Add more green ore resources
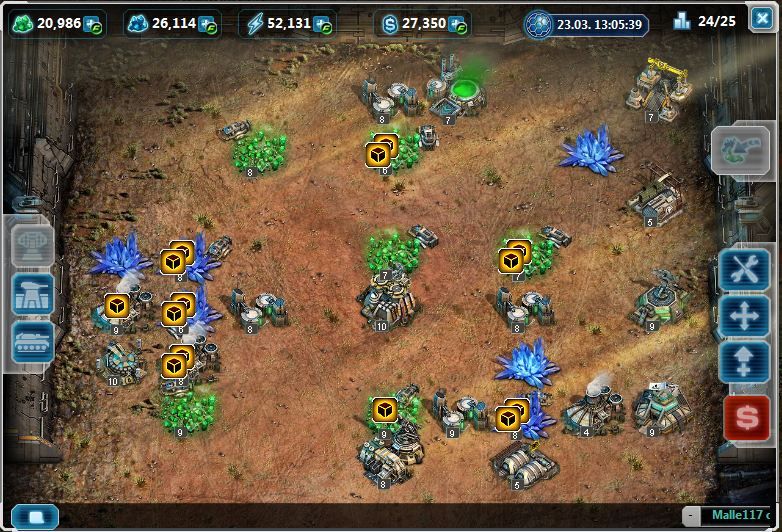 (x=93, y=24)
